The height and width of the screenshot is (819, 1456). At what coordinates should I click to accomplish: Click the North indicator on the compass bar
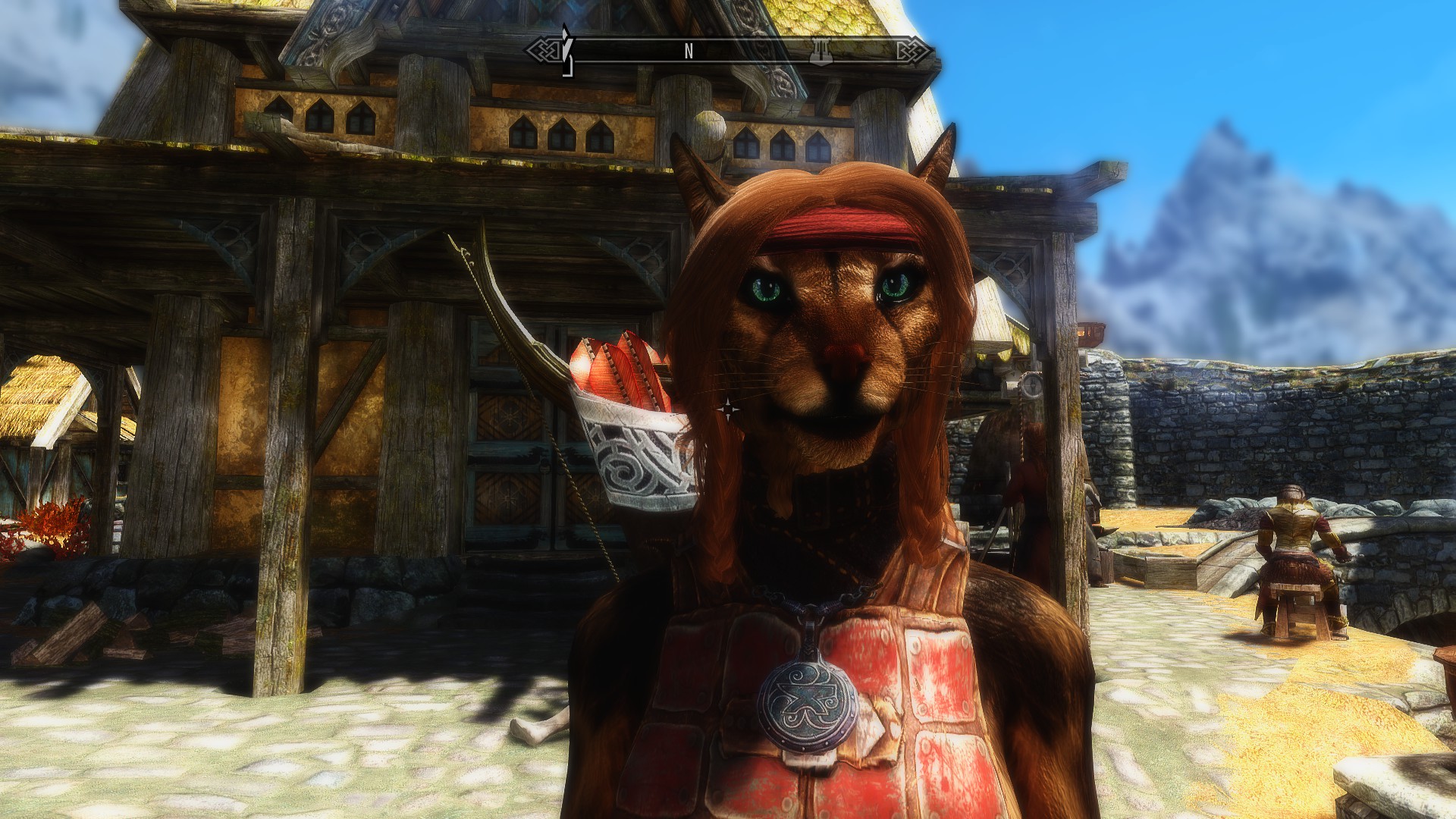[689, 52]
